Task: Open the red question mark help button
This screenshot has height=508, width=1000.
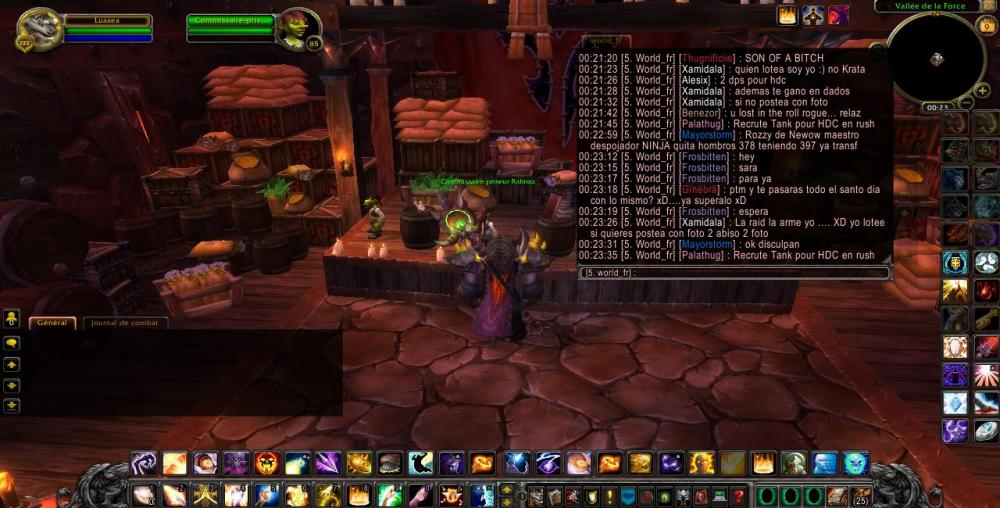Action: tap(738, 495)
